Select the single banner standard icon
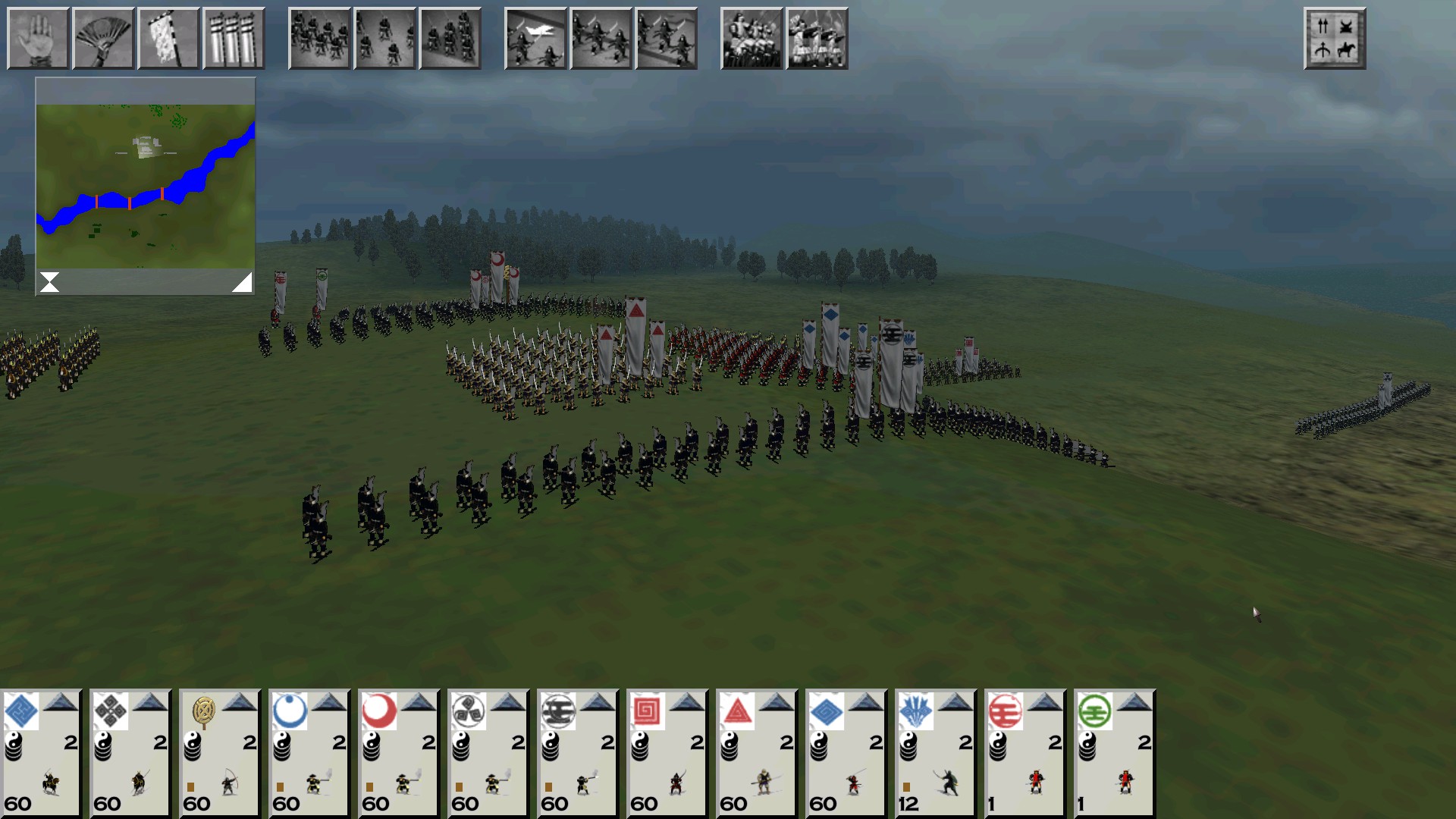This screenshot has height=819, width=1456. tap(168, 38)
